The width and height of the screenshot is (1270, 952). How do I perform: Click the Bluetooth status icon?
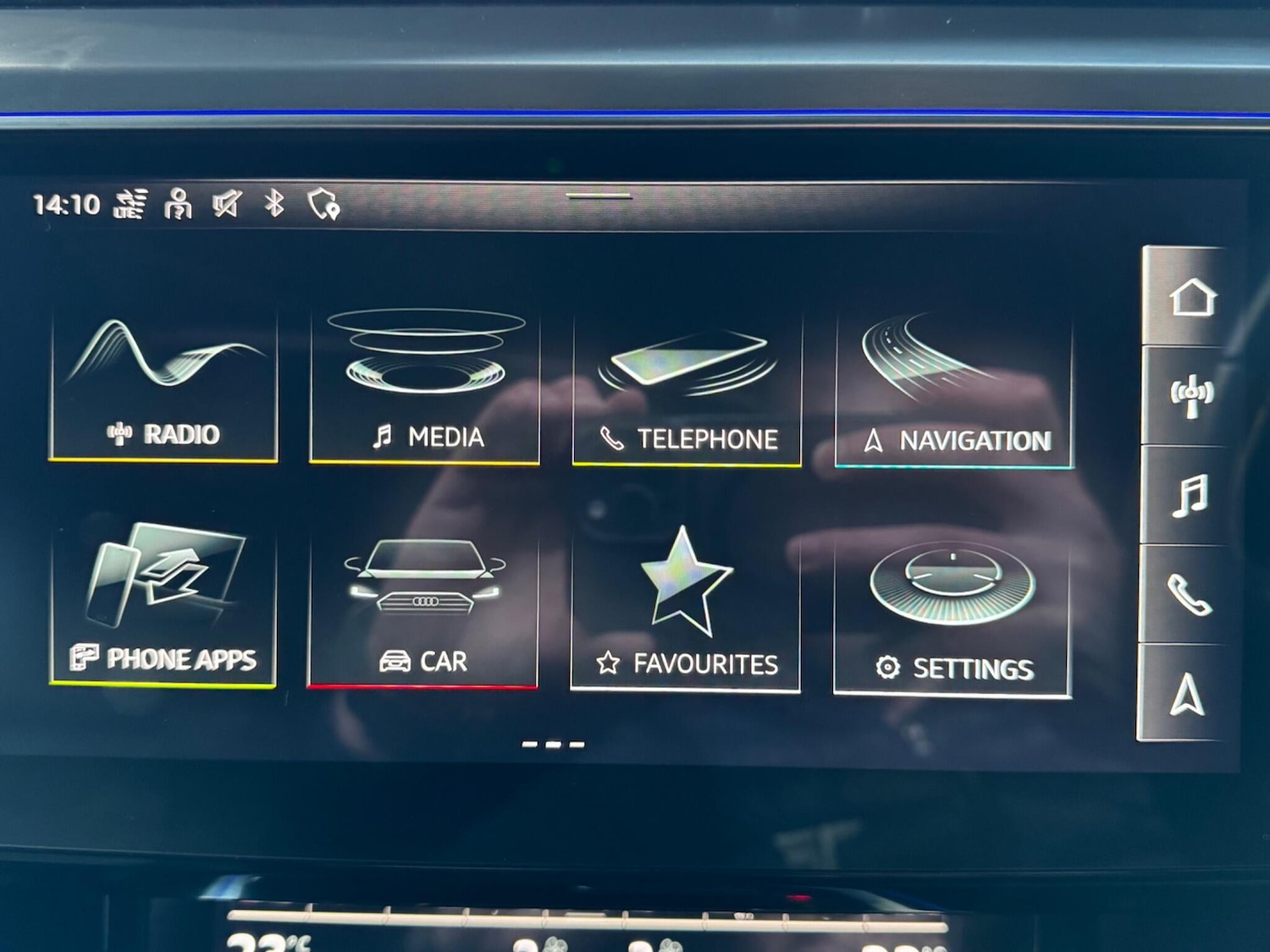point(274,204)
